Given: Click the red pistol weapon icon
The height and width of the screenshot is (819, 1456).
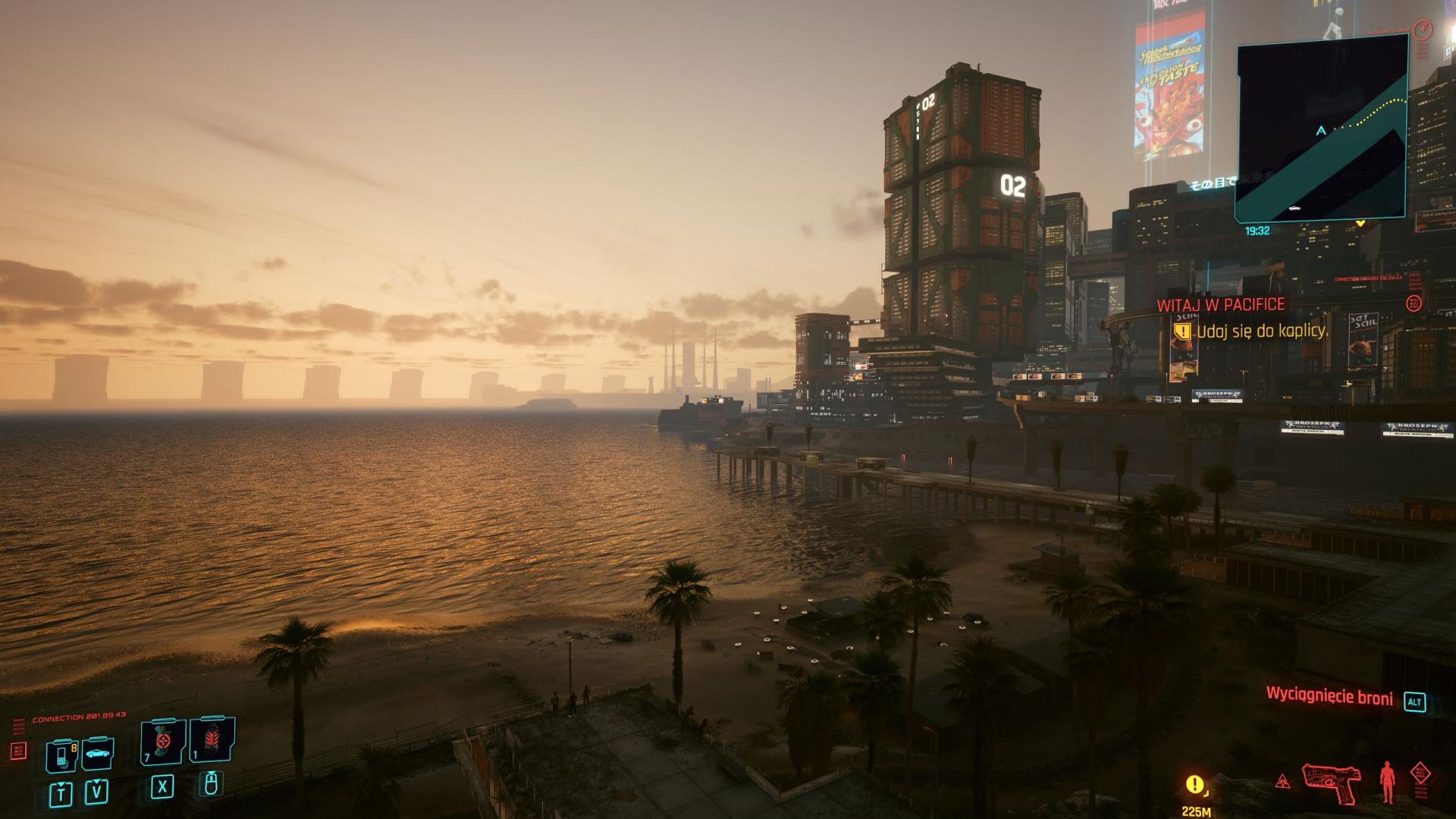Looking at the screenshot, I should [x=1331, y=783].
